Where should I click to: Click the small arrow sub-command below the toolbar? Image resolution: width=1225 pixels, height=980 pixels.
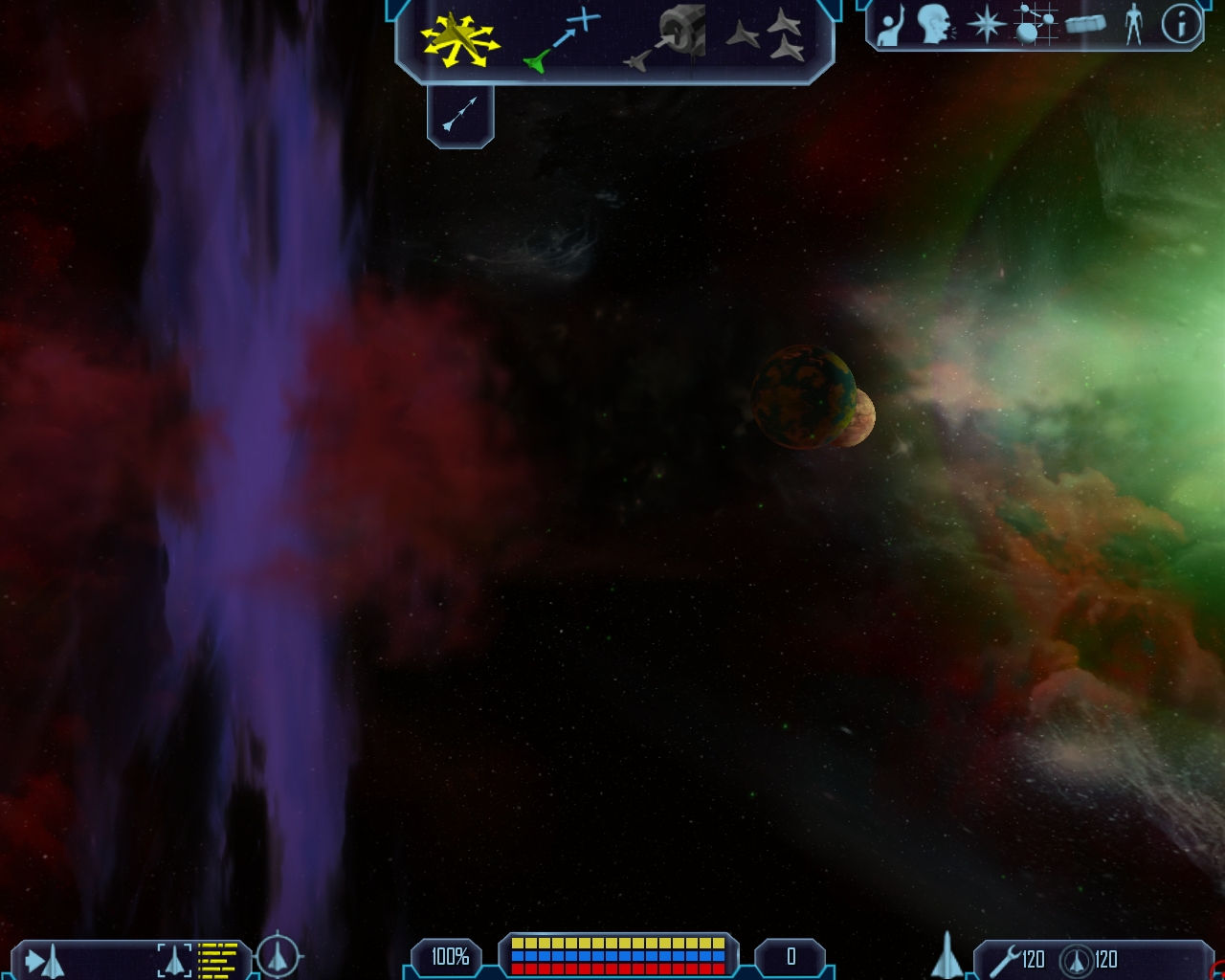pos(460,115)
